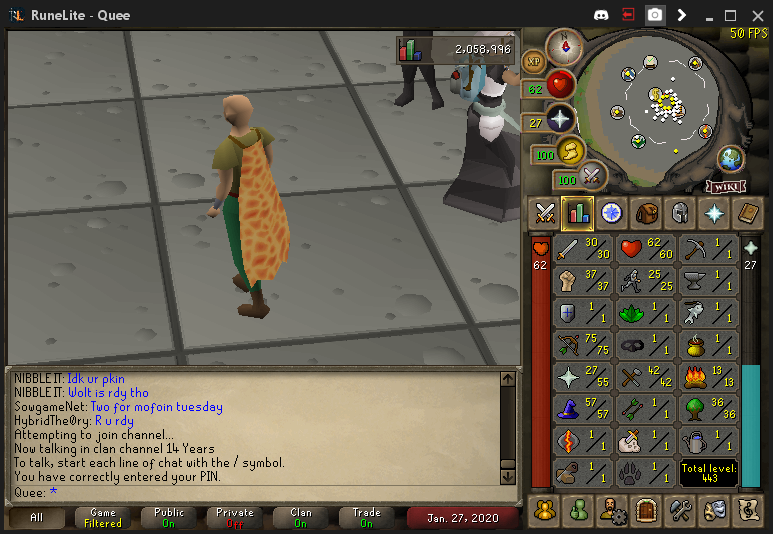This screenshot has height=534, width=773.
Task: Activate the quick-prayers orb
Action: 561,119
